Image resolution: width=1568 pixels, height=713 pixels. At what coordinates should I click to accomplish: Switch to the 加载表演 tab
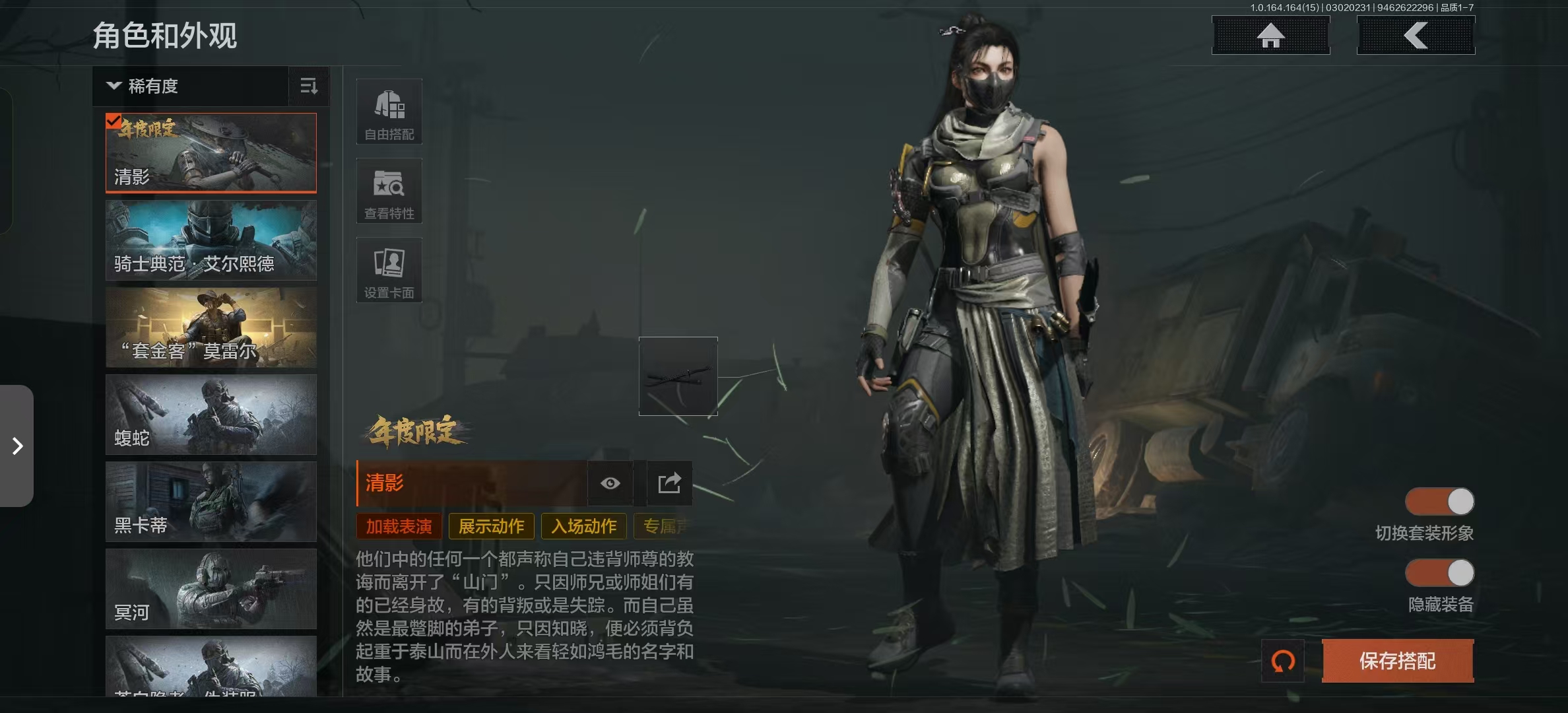pyautogui.click(x=399, y=526)
